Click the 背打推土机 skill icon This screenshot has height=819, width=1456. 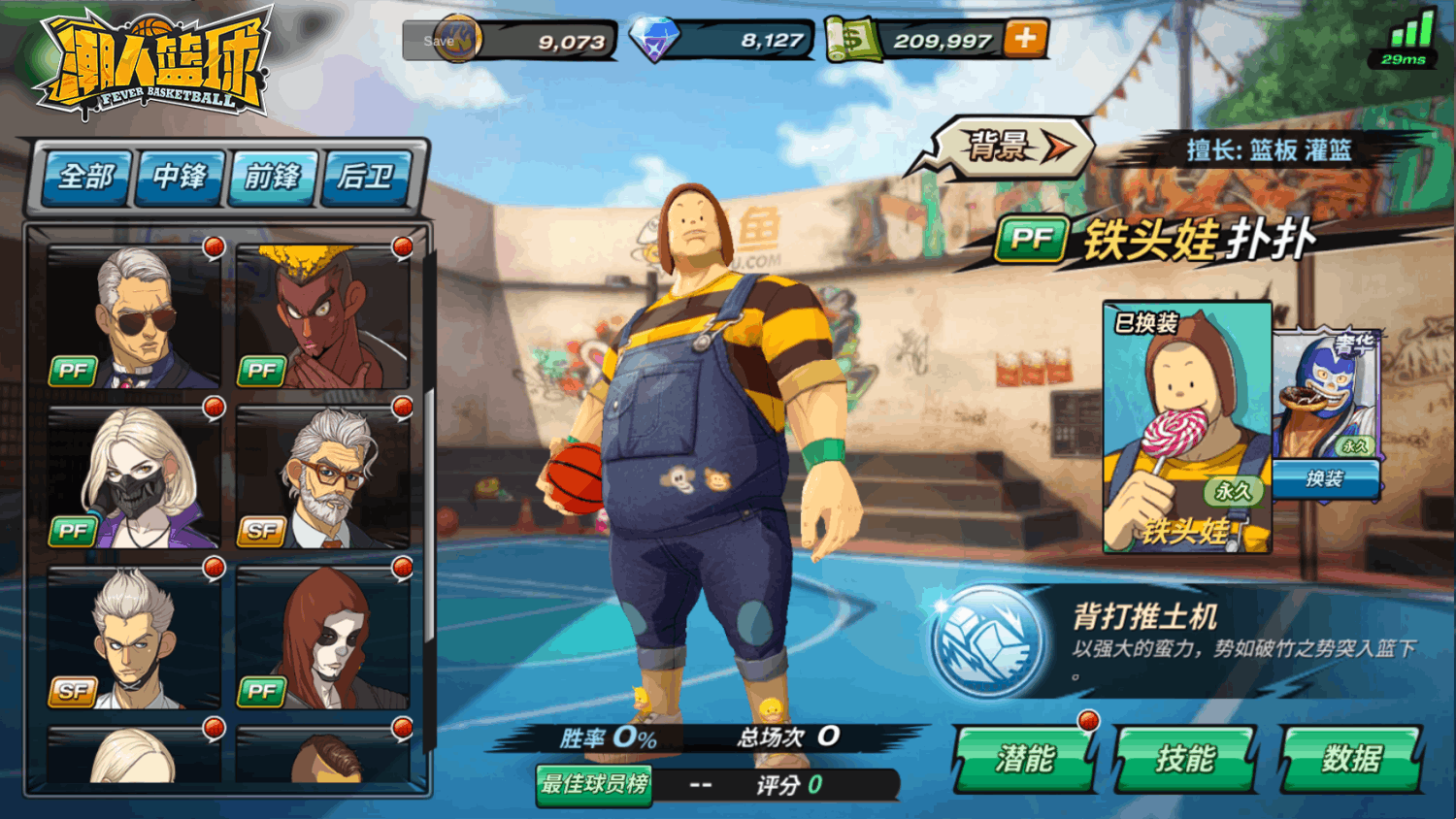pos(987,640)
